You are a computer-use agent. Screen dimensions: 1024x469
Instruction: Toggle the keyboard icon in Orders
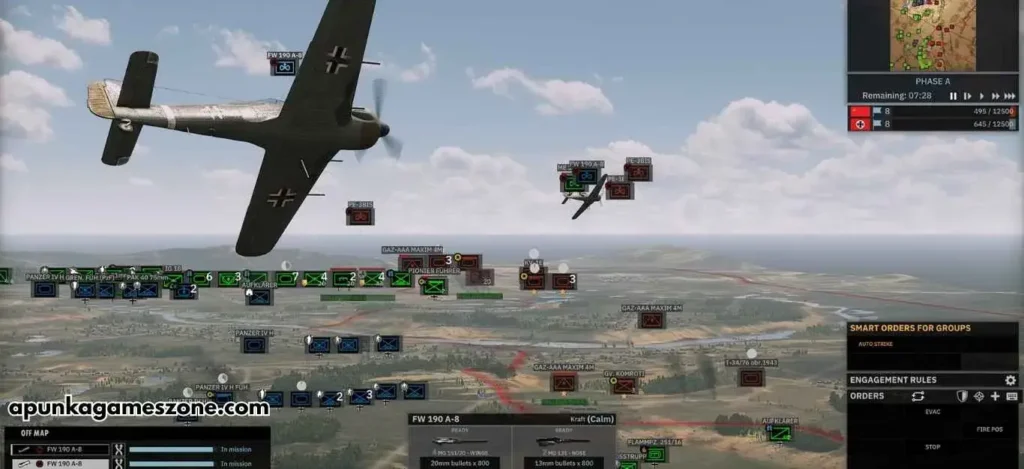pos(1011,396)
